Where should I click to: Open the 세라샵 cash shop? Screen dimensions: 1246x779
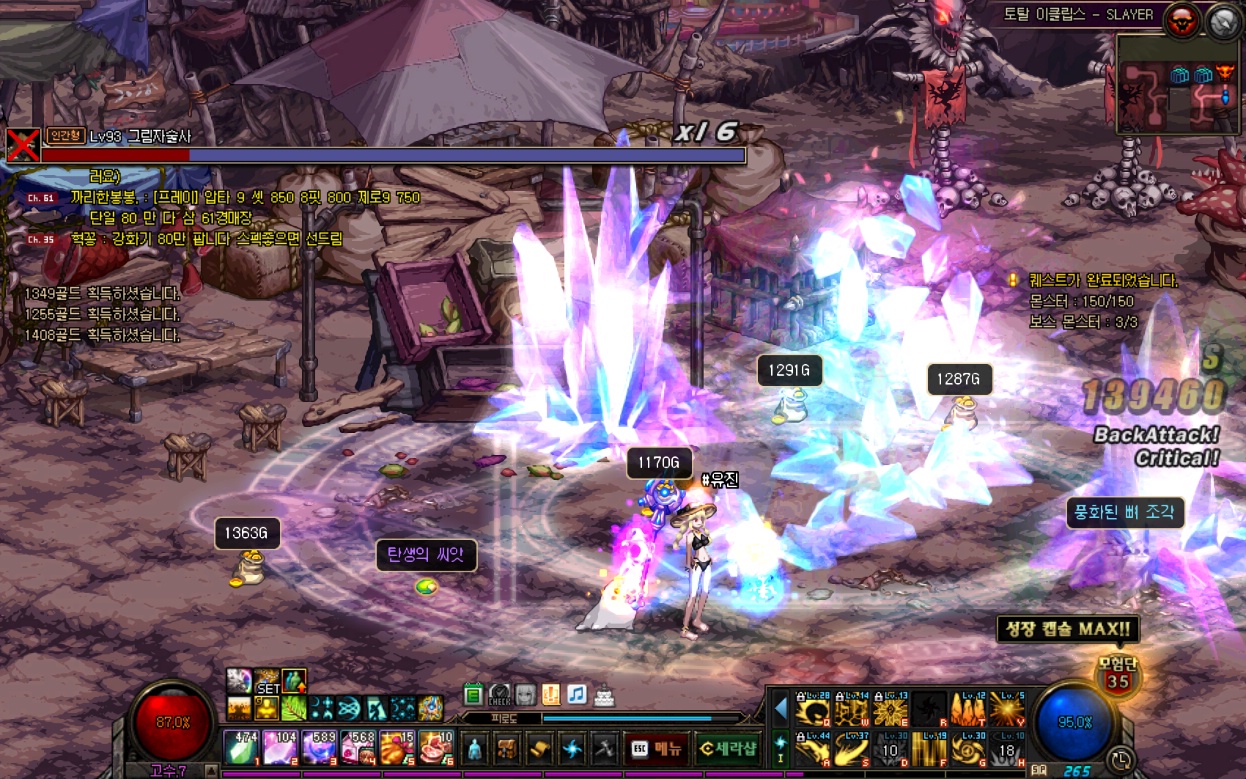(x=726, y=747)
